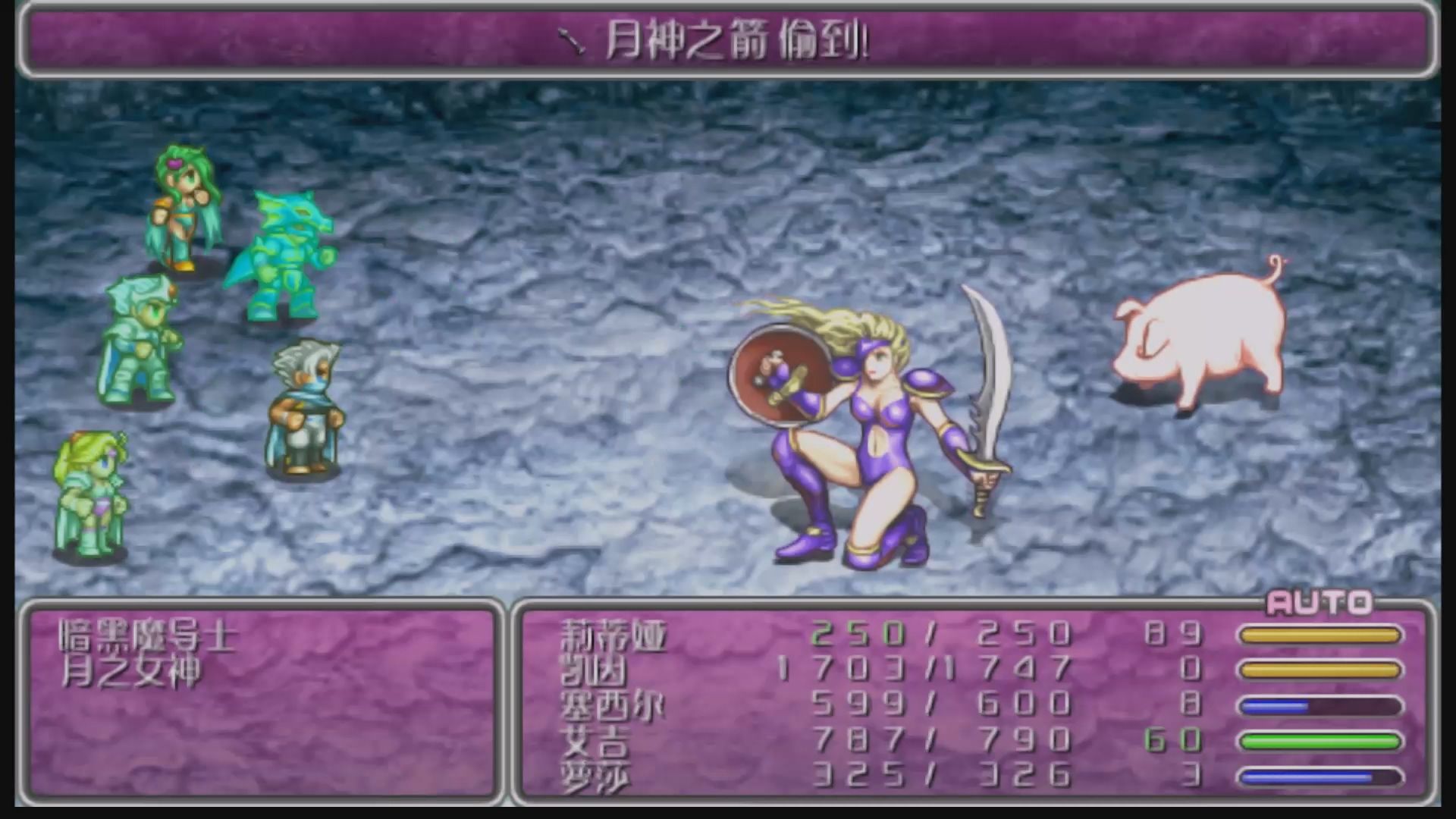Target 暗黑魔导士 in the enemy list

point(148,636)
